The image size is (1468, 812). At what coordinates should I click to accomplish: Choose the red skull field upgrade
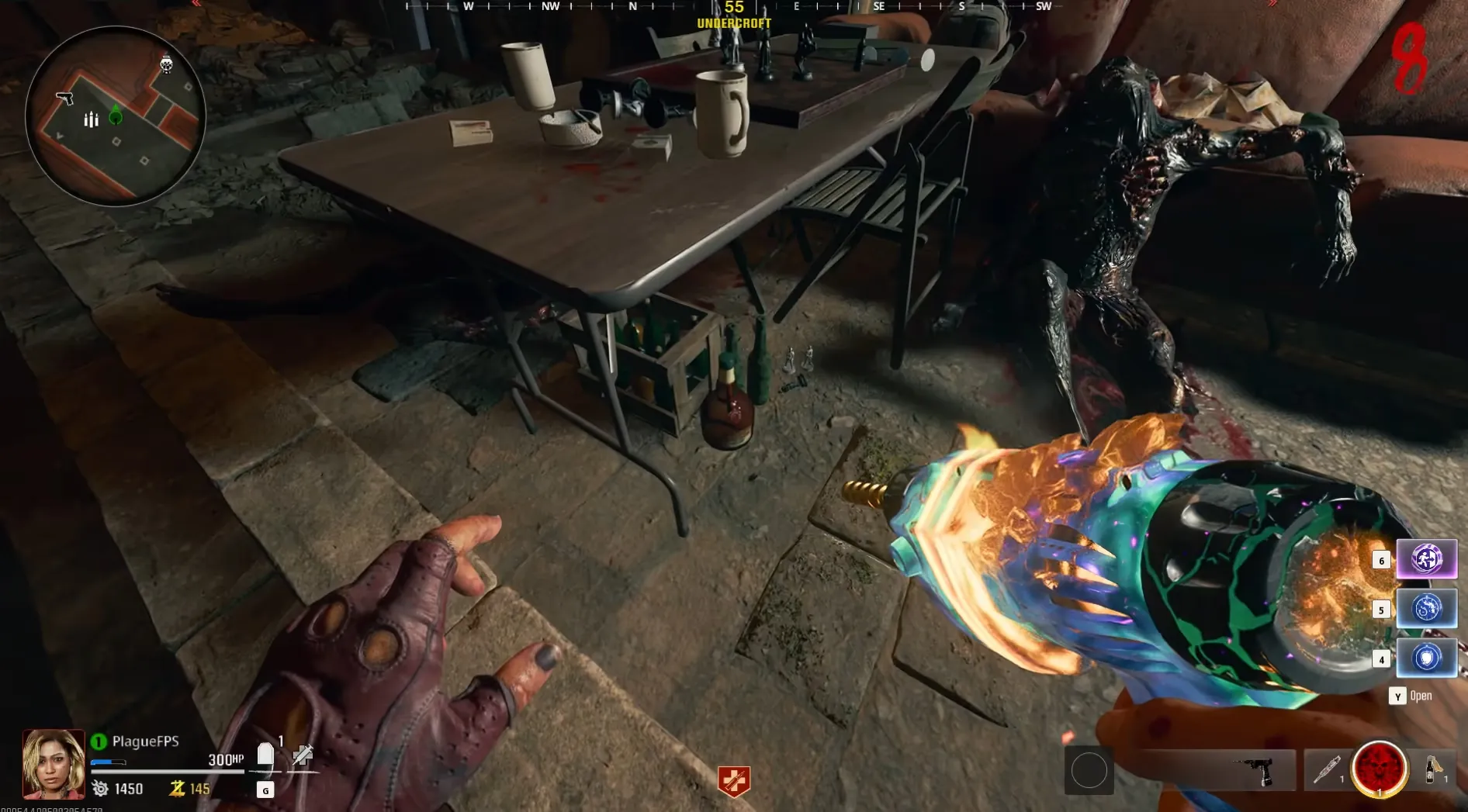point(1379,769)
